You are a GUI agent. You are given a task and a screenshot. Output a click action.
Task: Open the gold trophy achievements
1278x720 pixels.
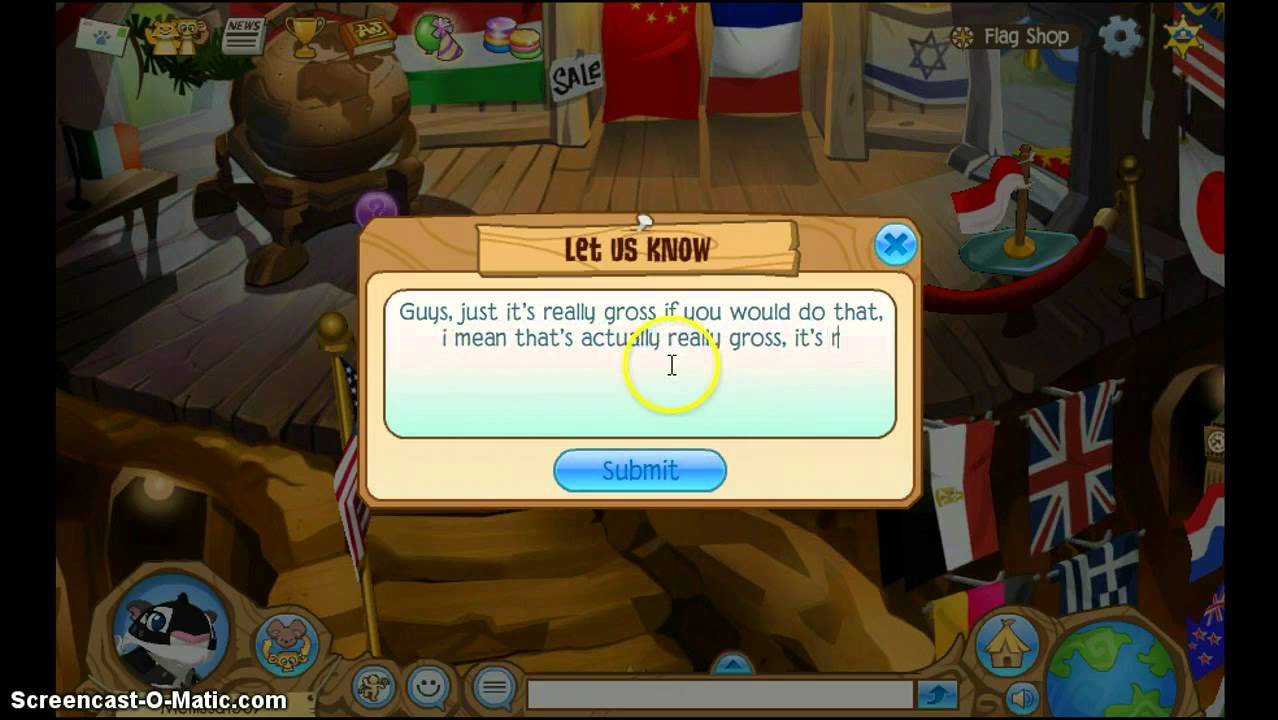tap(304, 35)
